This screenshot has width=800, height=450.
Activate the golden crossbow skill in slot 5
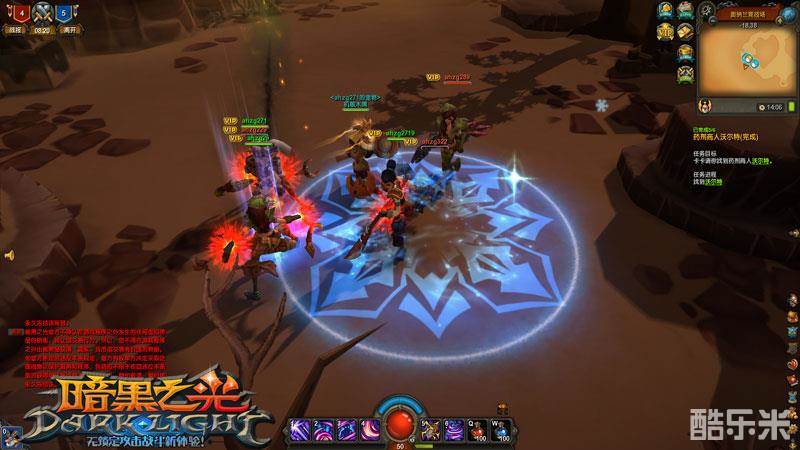click(x=431, y=427)
